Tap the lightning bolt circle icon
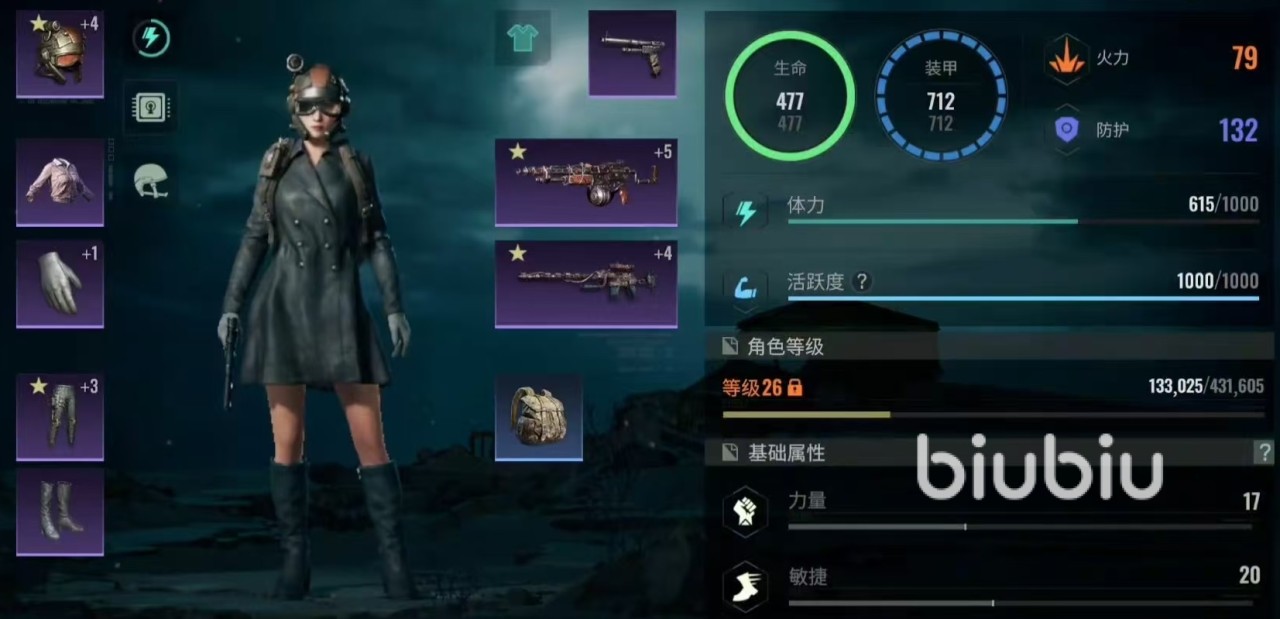 152,39
